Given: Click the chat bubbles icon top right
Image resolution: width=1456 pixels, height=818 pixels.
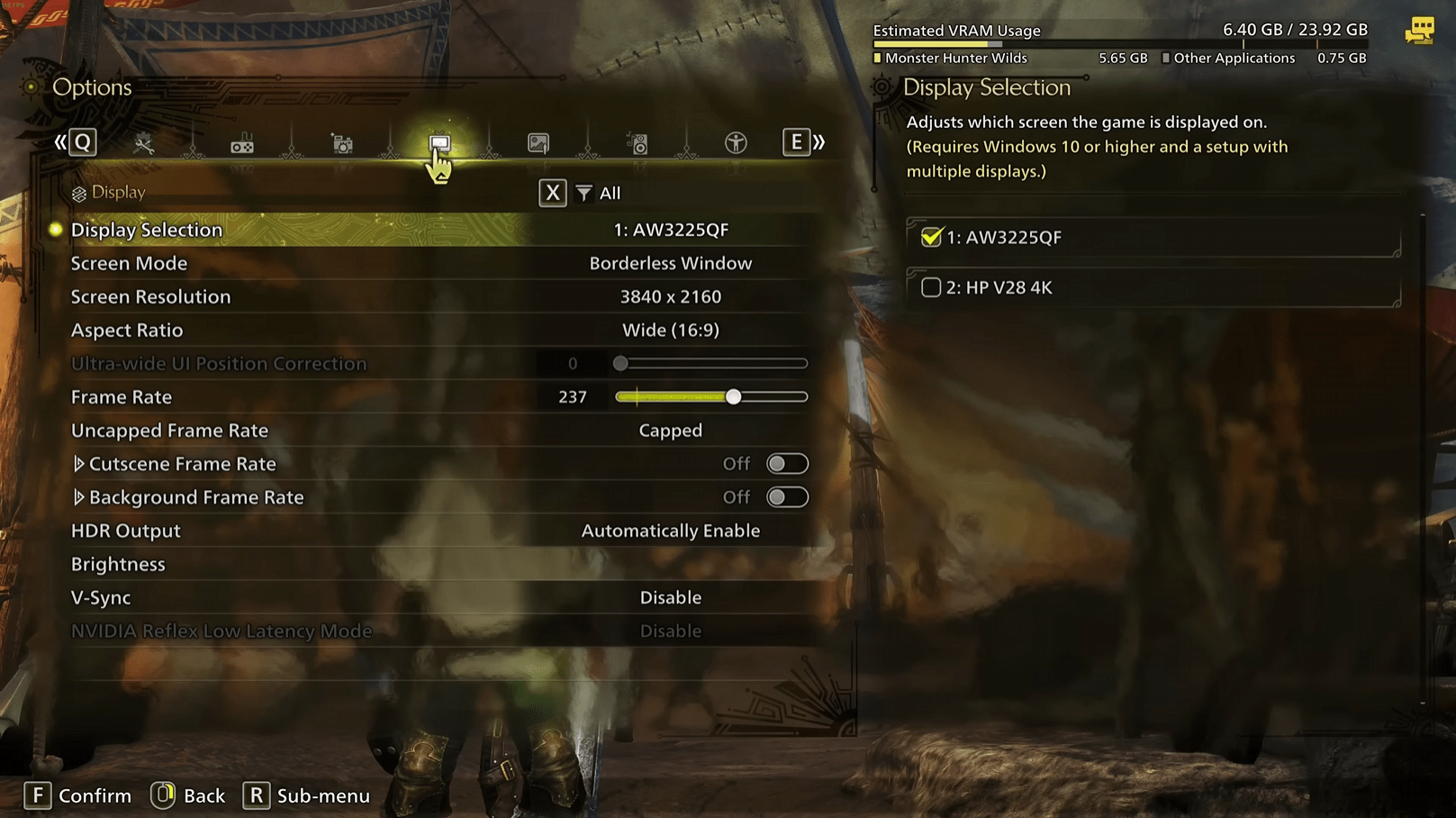Looking at the screenshot, I should click(1421, 29).
